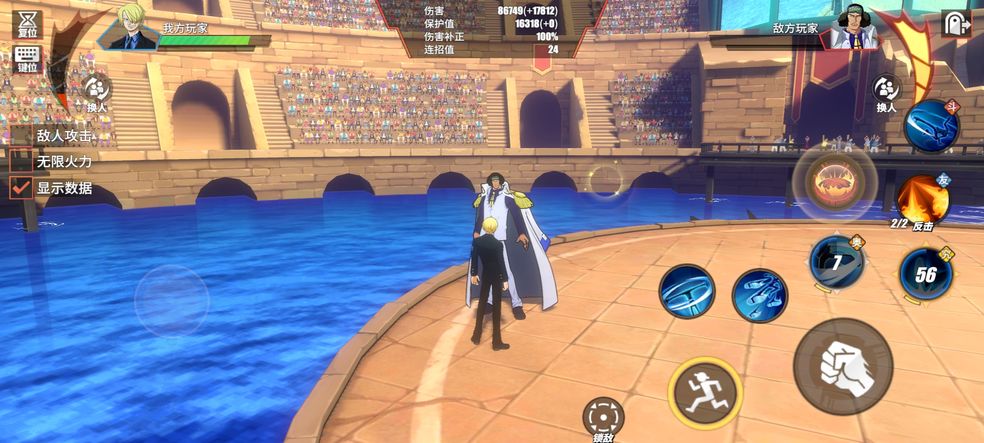984x443 pixels.
Task: Swap my character with left 换人 button
Action: [96, 92]
